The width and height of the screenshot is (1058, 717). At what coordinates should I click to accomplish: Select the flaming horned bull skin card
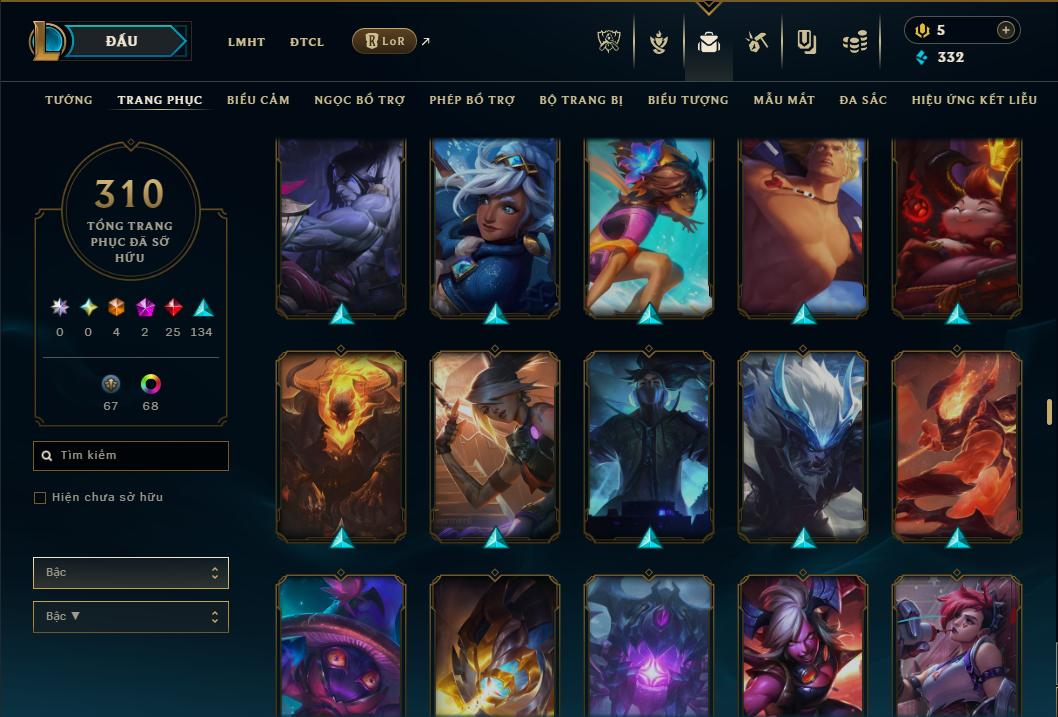coord(341,445)
